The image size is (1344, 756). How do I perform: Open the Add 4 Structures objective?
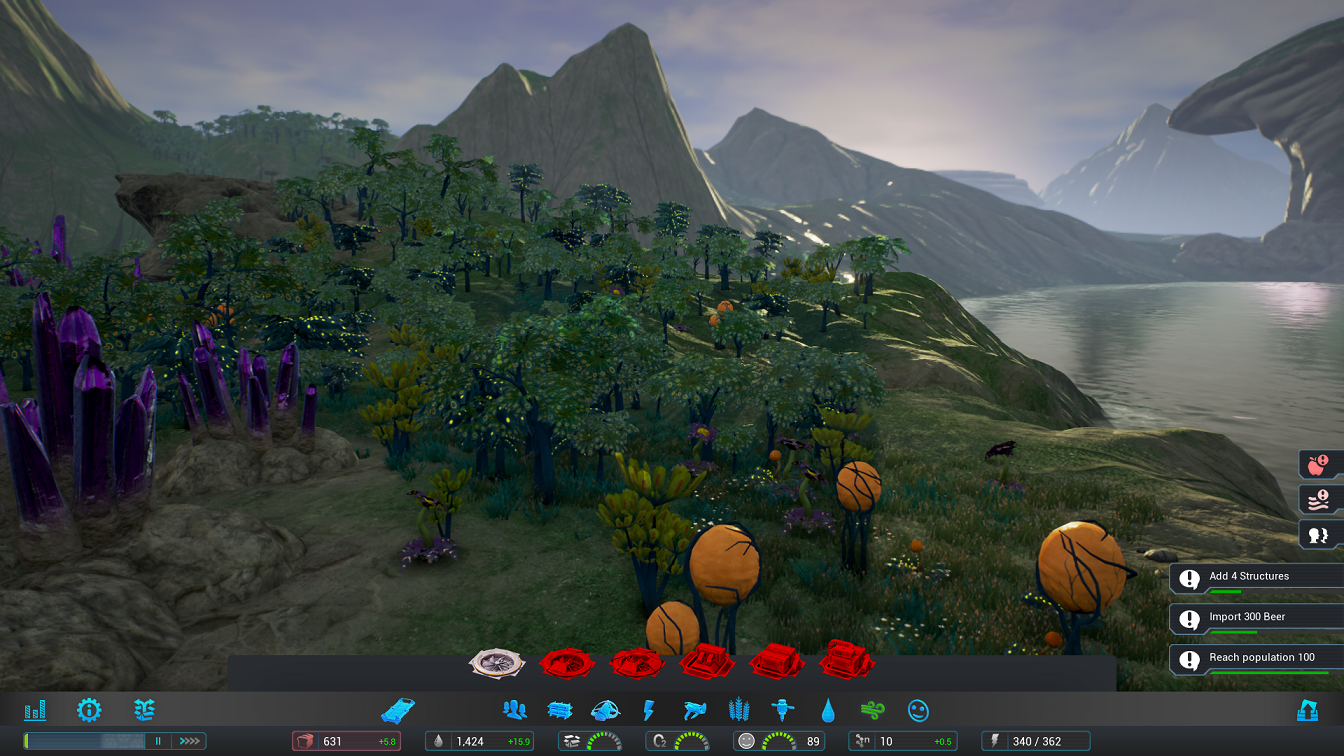tap(1255, 576)
